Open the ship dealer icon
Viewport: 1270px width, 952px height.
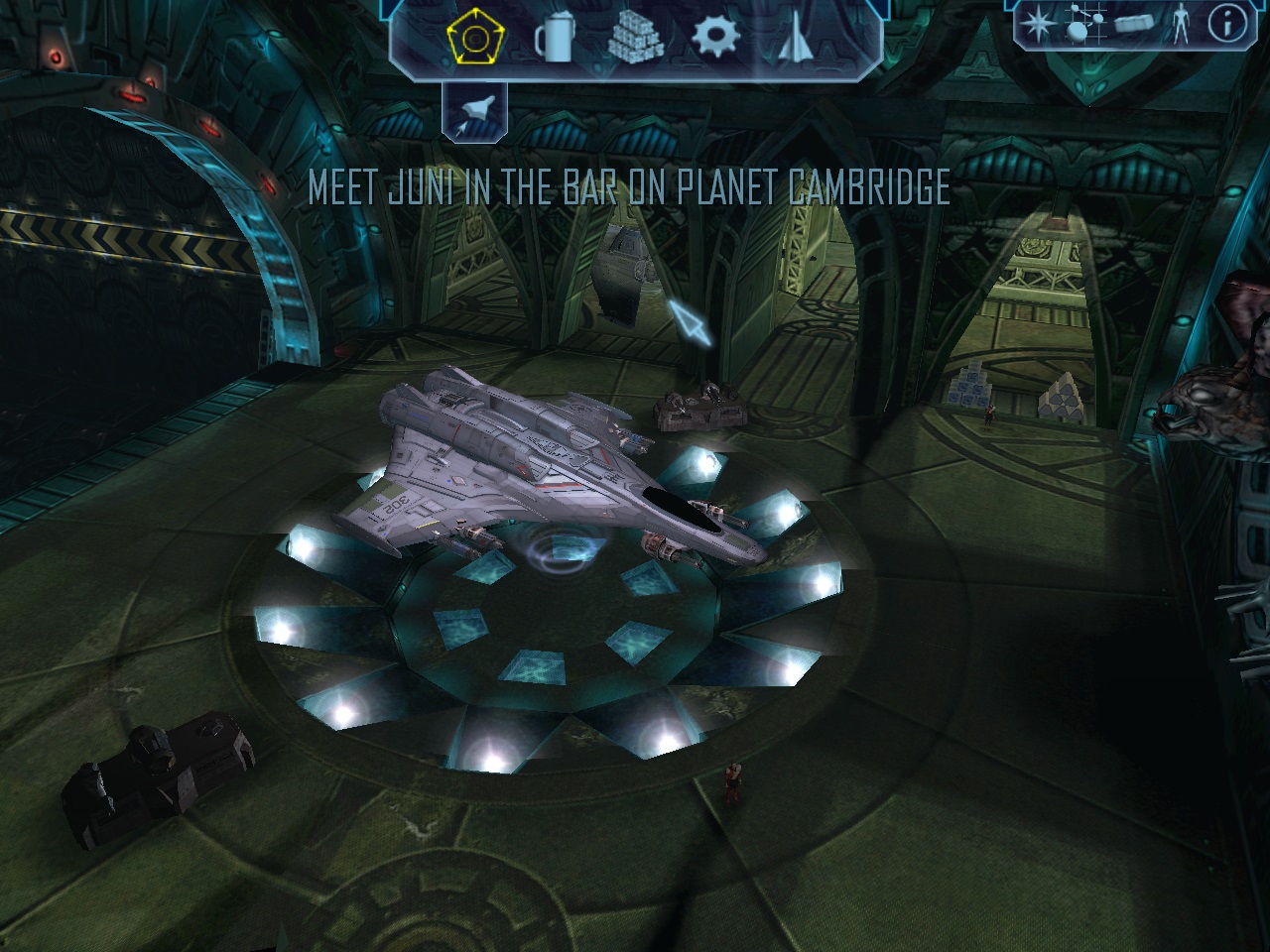pyautogui.click(x=794, y=39)
